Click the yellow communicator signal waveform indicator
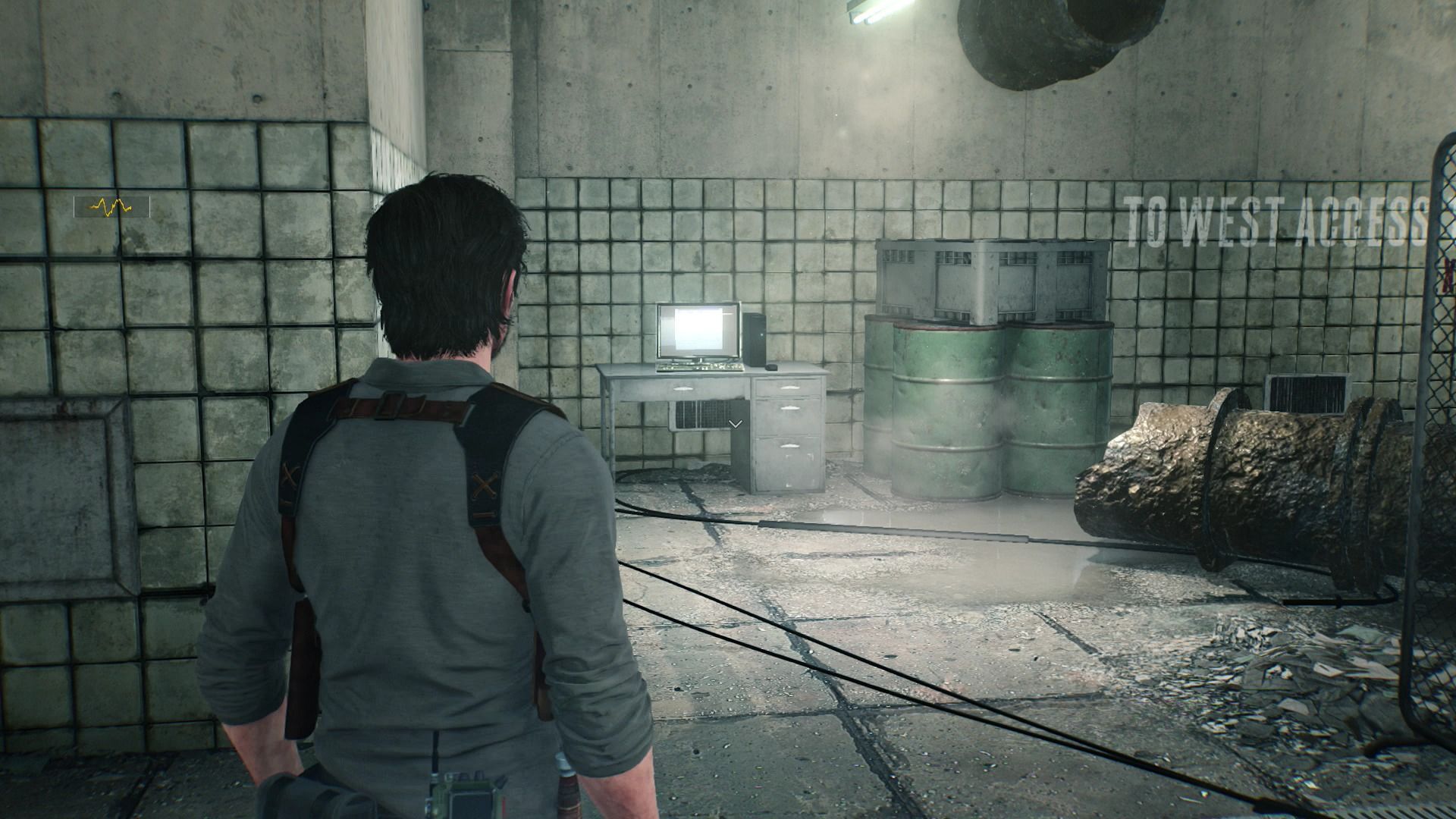 [x=111, y=206]
